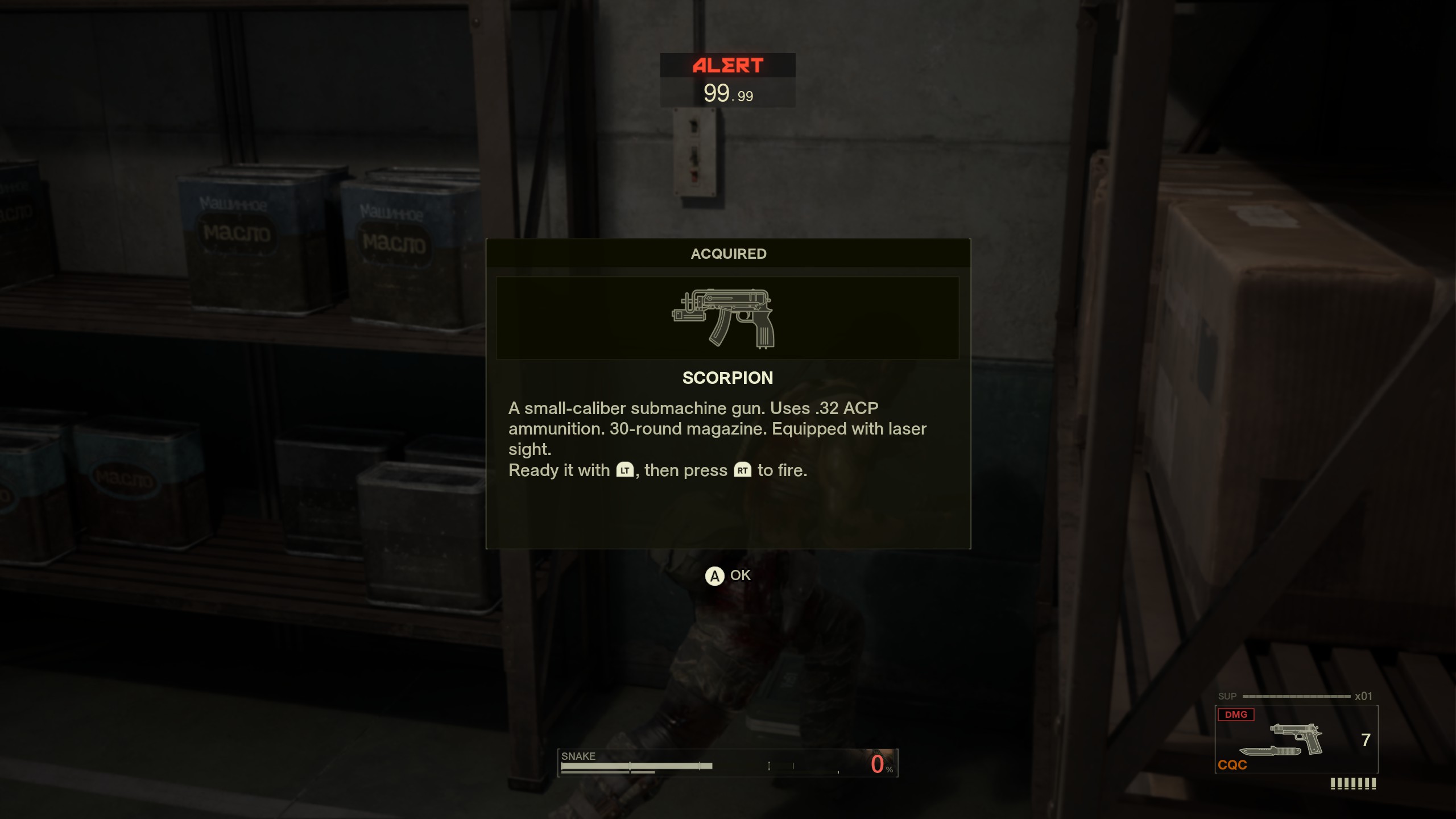
Task: Expand the SCORPION weapon title
Action: point(729,377)
